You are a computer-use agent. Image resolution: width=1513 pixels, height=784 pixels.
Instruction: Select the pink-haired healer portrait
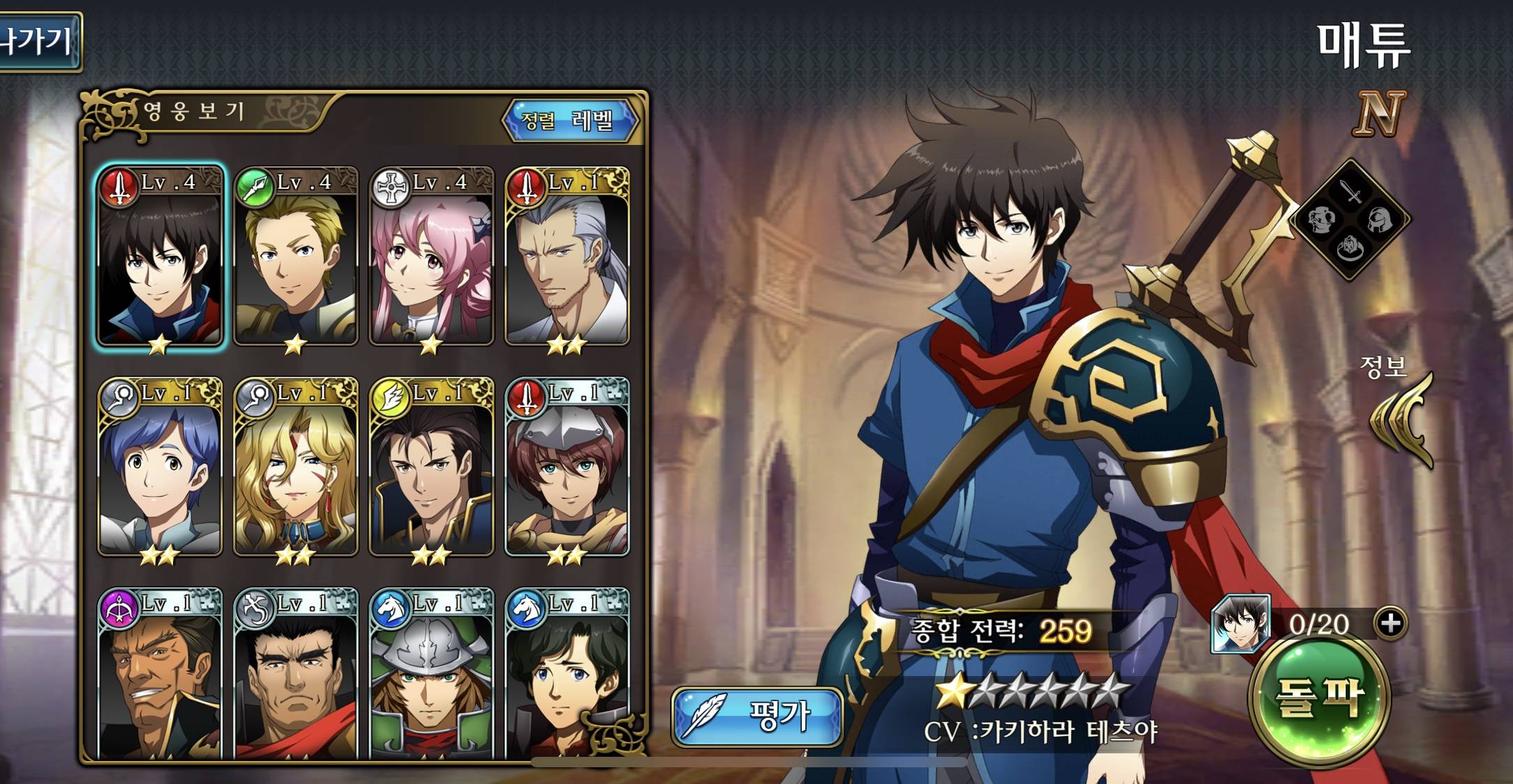point(431,258)
